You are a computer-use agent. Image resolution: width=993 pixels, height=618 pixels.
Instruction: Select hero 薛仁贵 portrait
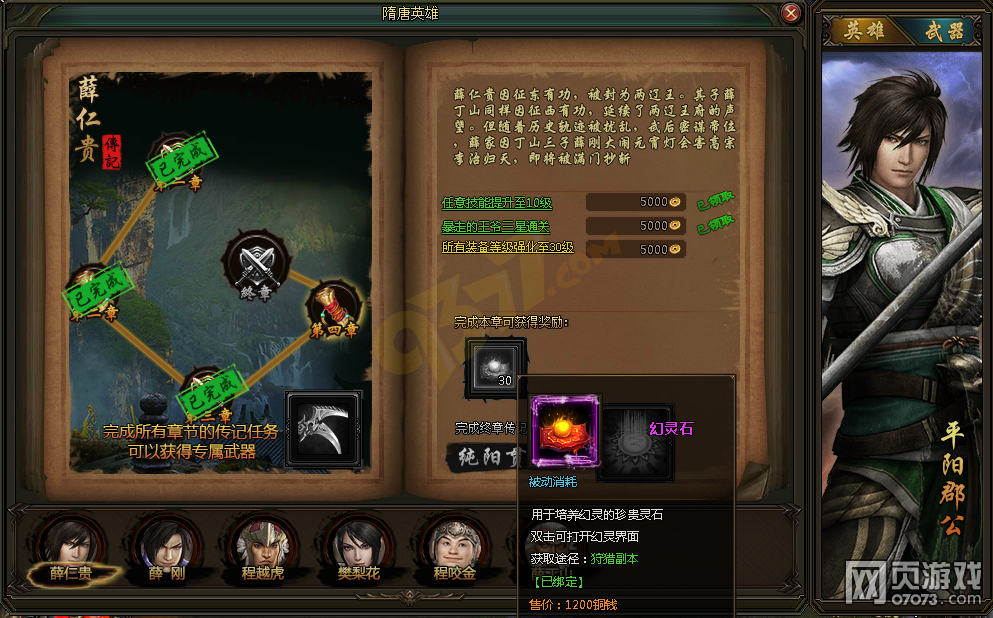[72, 547]
